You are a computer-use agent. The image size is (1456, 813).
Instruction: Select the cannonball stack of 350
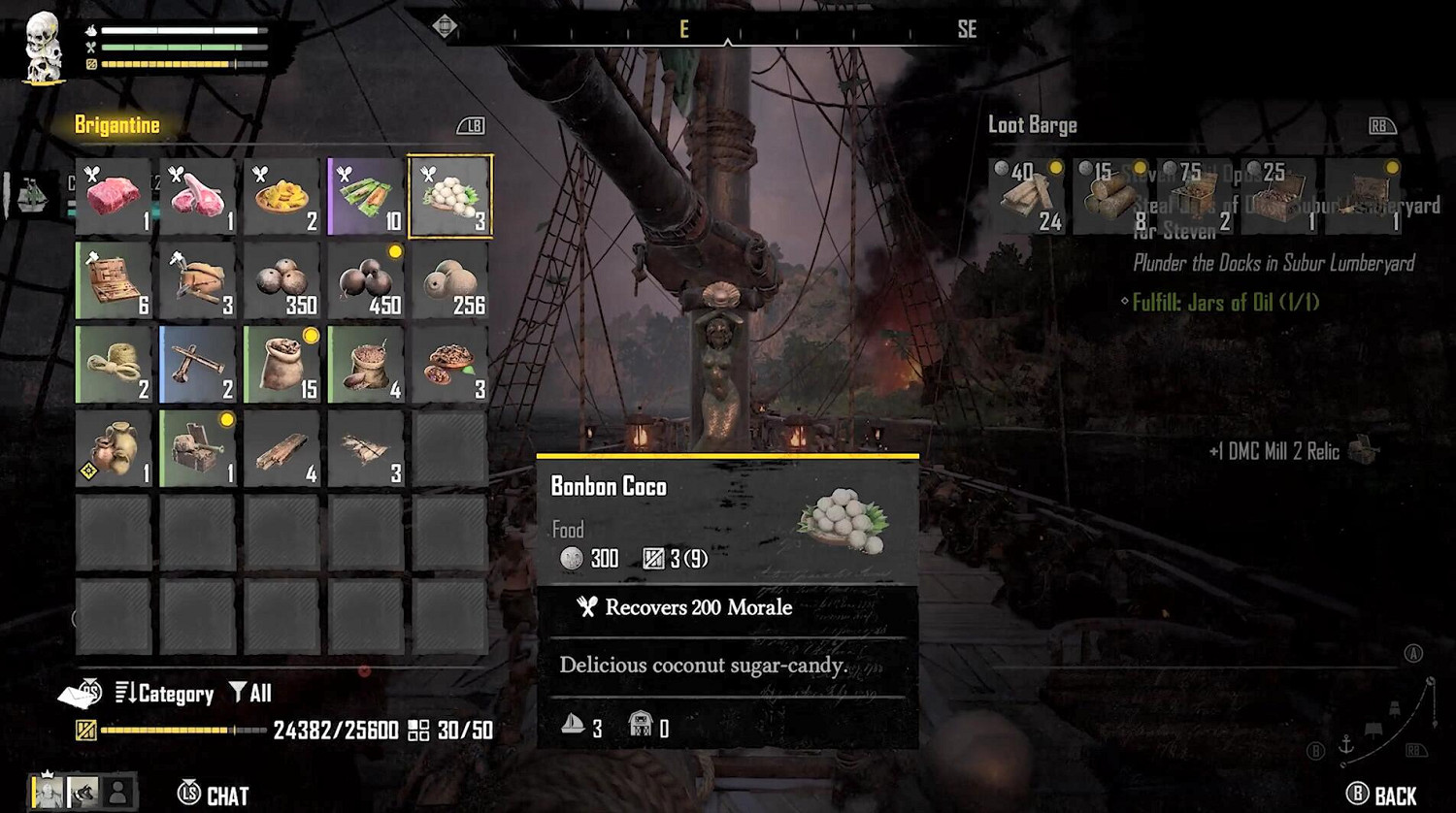[282, 280]
